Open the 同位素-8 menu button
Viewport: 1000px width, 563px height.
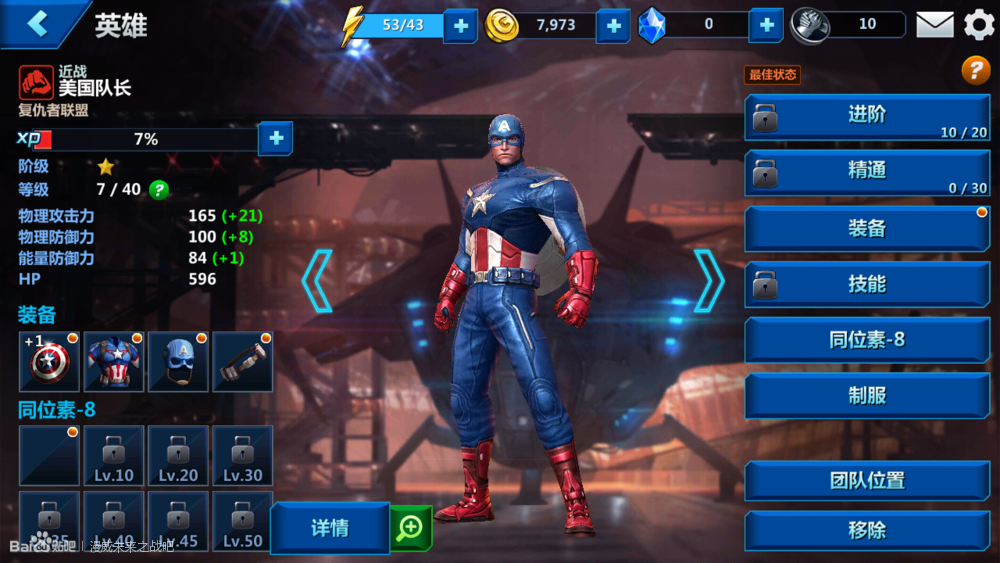pos(867,340)
